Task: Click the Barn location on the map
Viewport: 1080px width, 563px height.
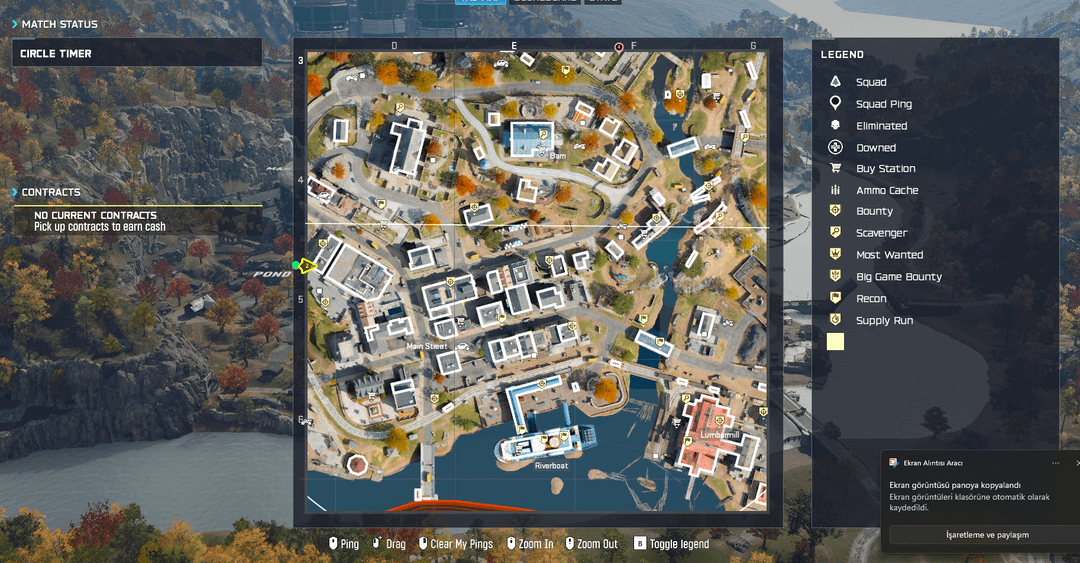Action: (557, 155)
